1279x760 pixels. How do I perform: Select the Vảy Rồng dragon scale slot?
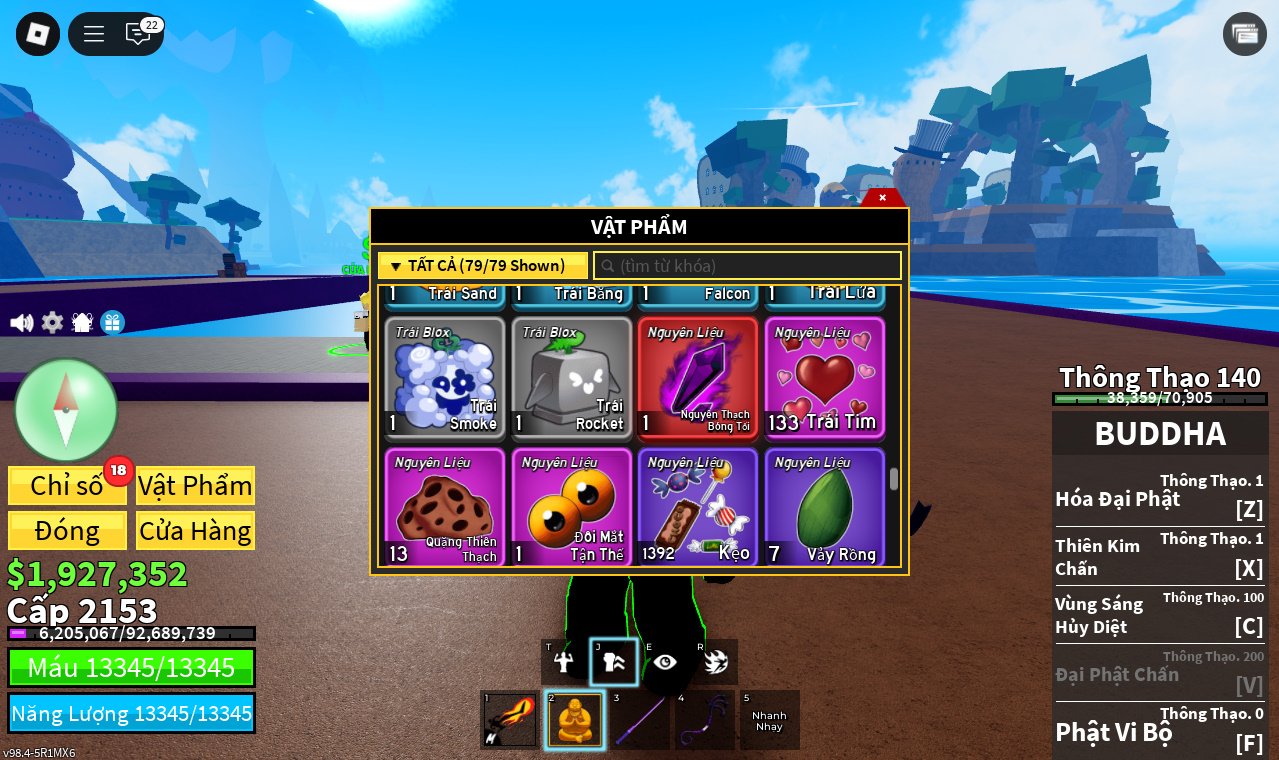825,507
